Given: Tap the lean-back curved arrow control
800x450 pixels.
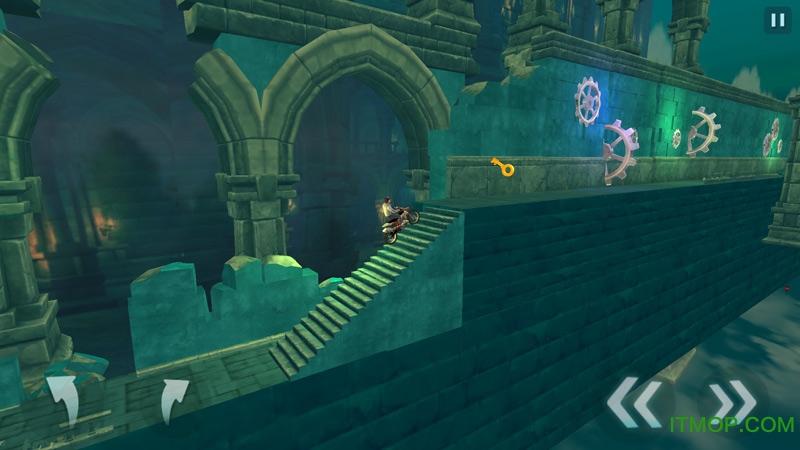Looking at the screenshot, I should point(64,397).
